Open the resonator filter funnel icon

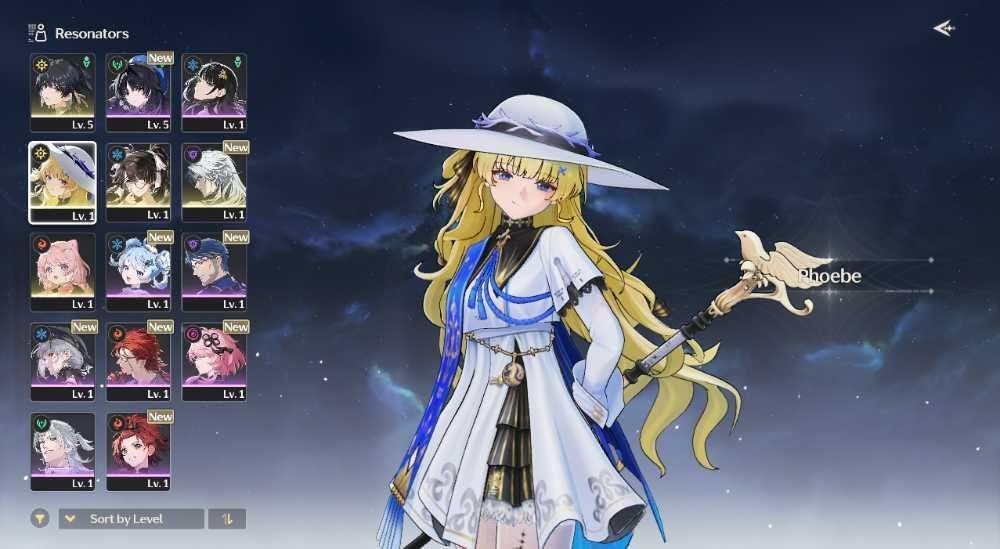pyautogui.click(x=40, y=519)
